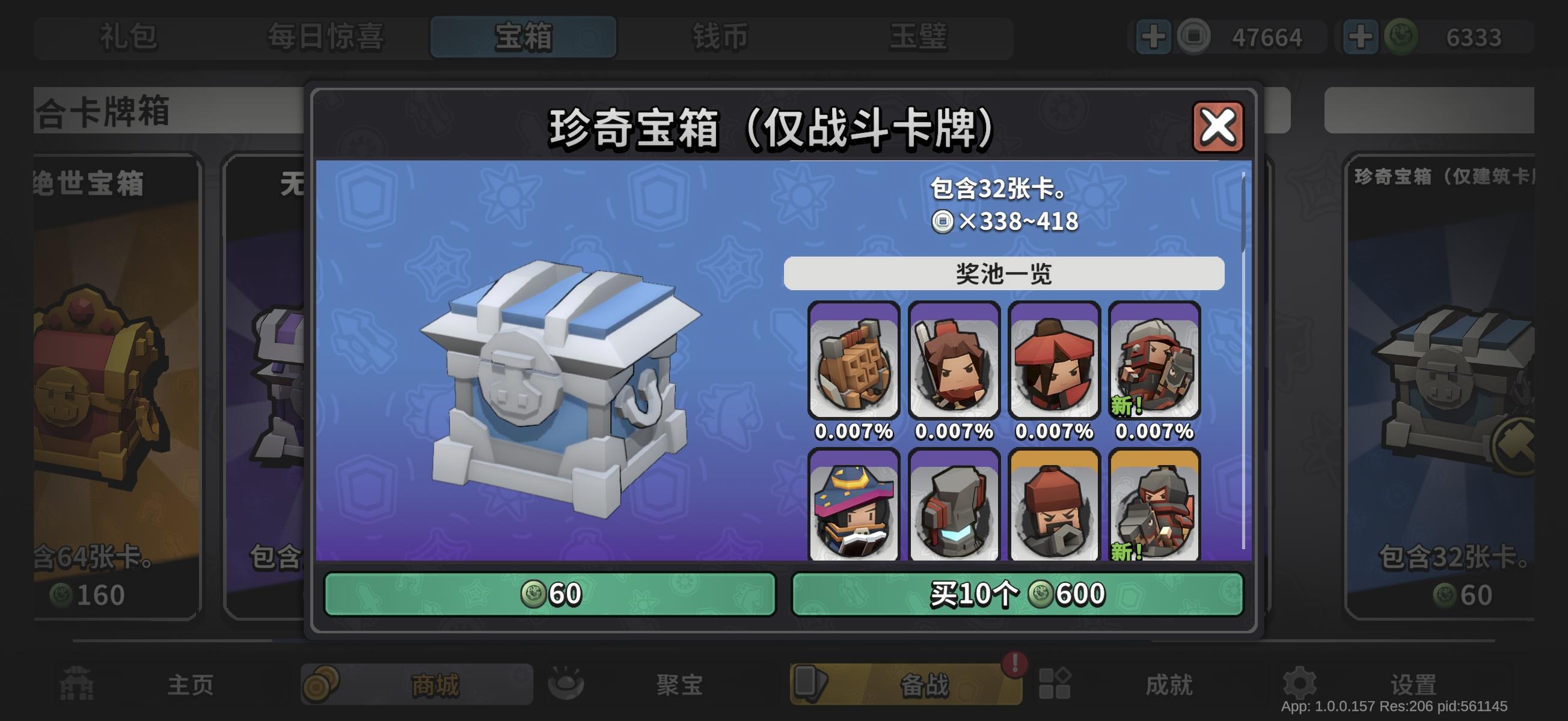1568x721 pixels.
Task: Switch to the 每日惊喜 tab
Action: point(326,37)
